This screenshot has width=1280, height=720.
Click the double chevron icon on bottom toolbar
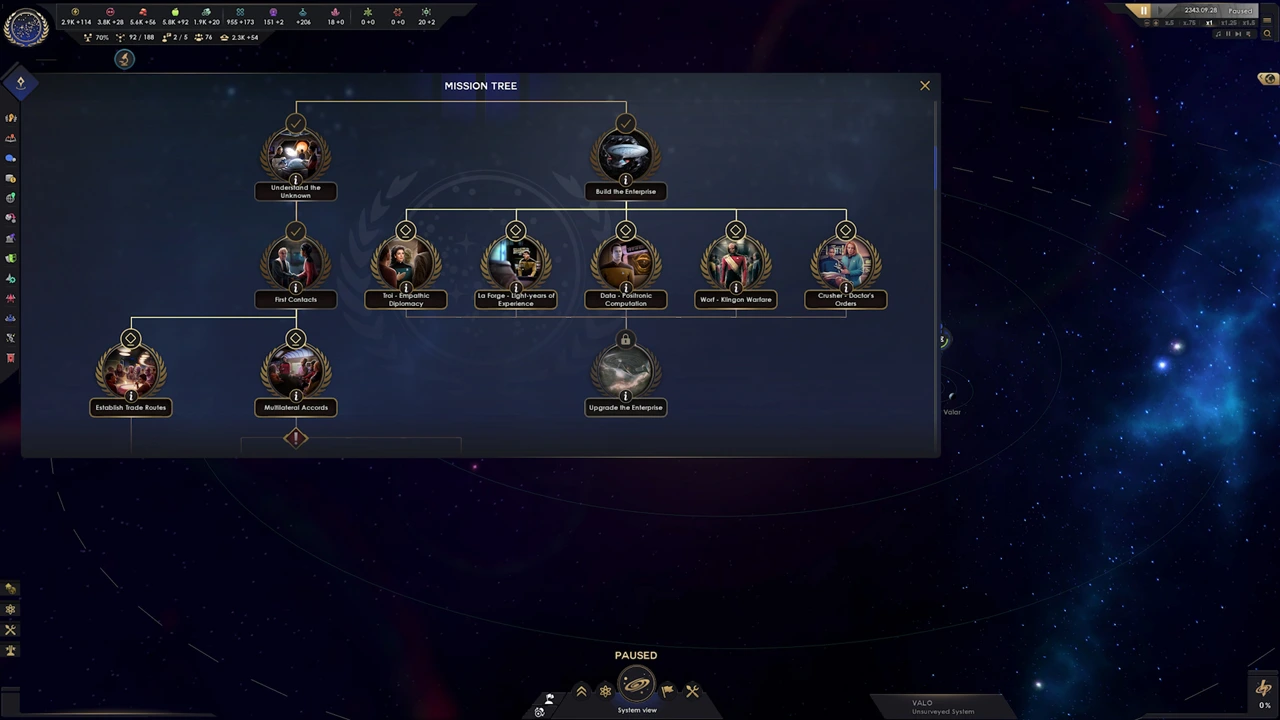(x=581, y=690)
